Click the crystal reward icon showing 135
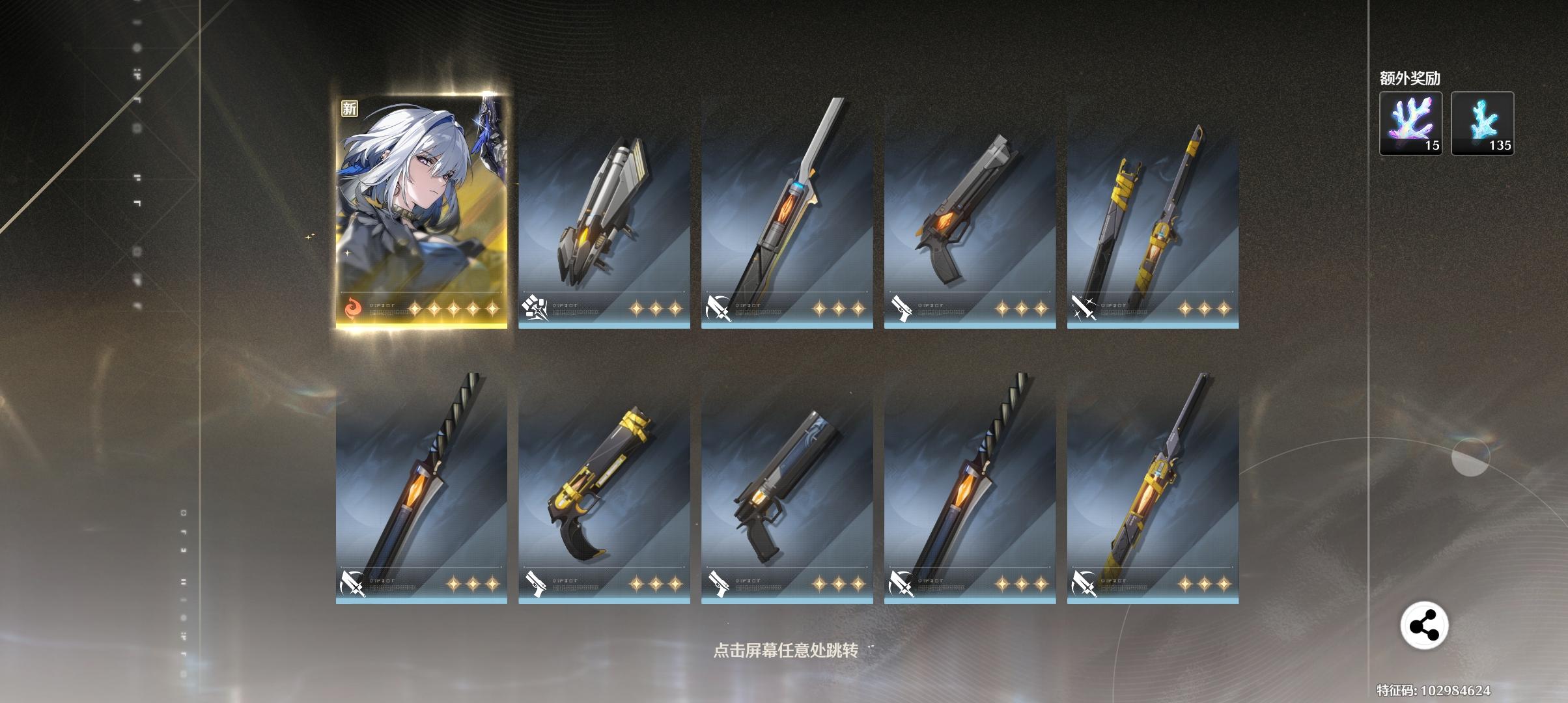1568x703 pixels. 1483,124
